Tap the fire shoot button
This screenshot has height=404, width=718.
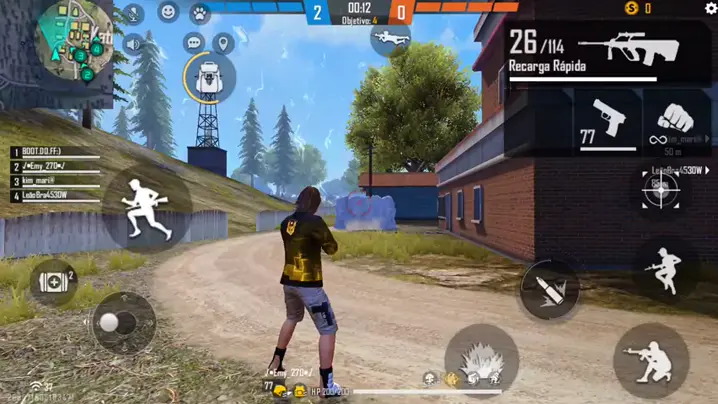(481, 358)
